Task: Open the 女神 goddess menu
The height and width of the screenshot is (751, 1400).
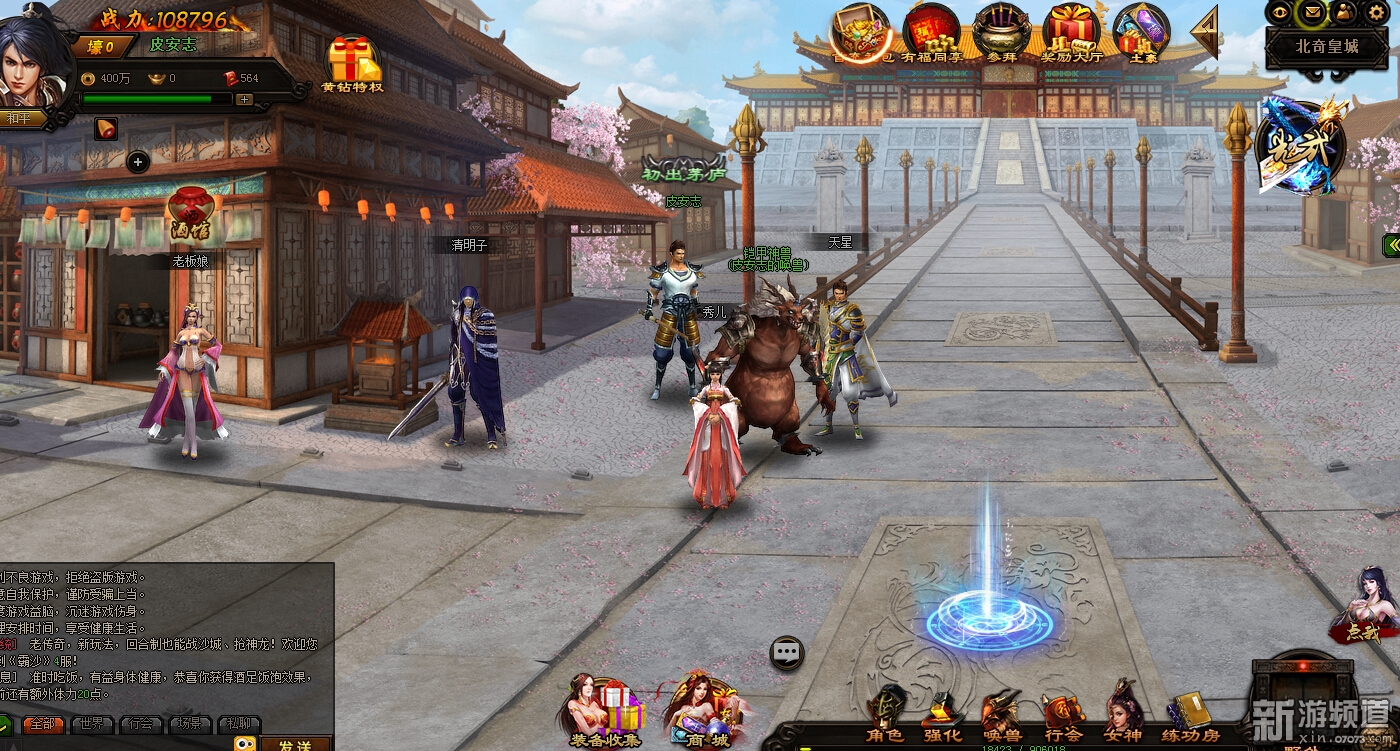Action: coord(1124,716)
